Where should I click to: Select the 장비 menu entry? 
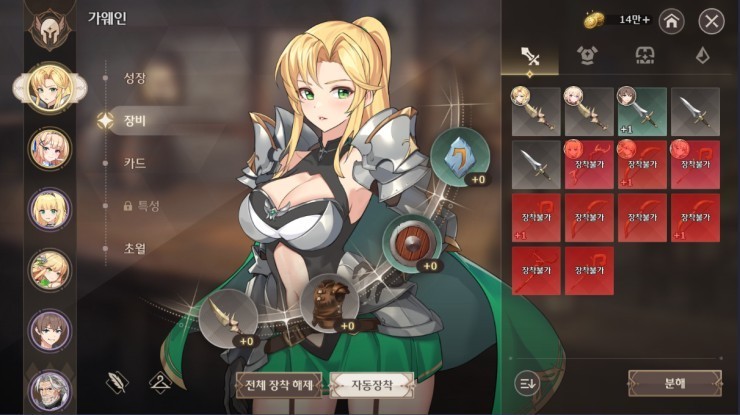coord(134,119)
